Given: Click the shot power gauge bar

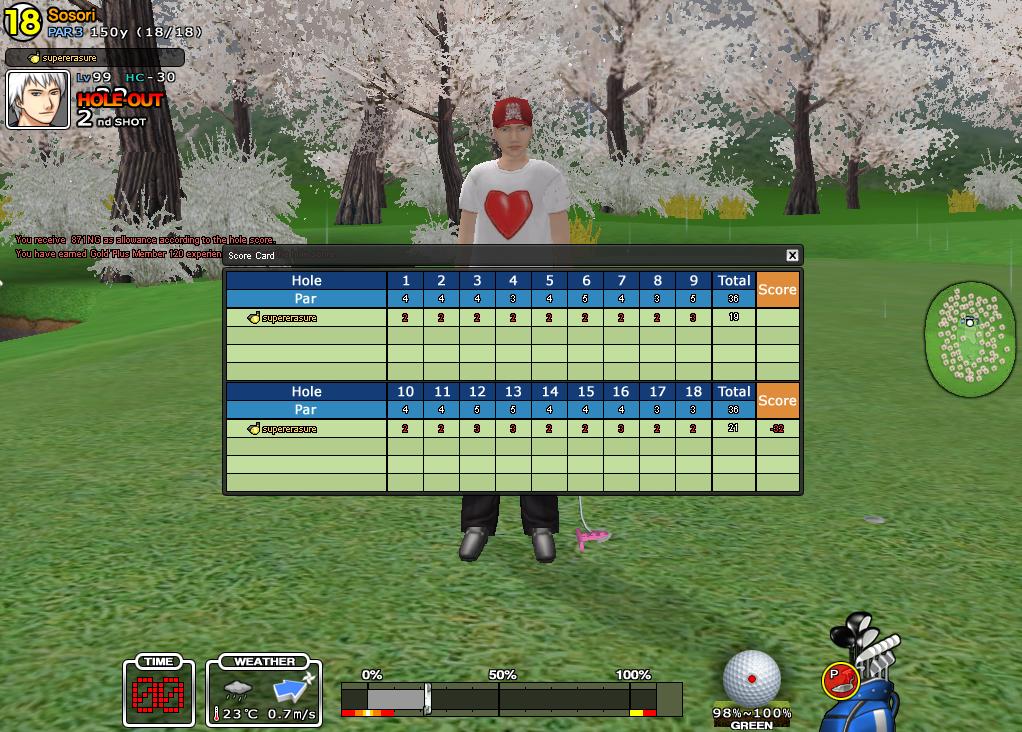Looking at the screenshot, I should (x=511, y=697).
